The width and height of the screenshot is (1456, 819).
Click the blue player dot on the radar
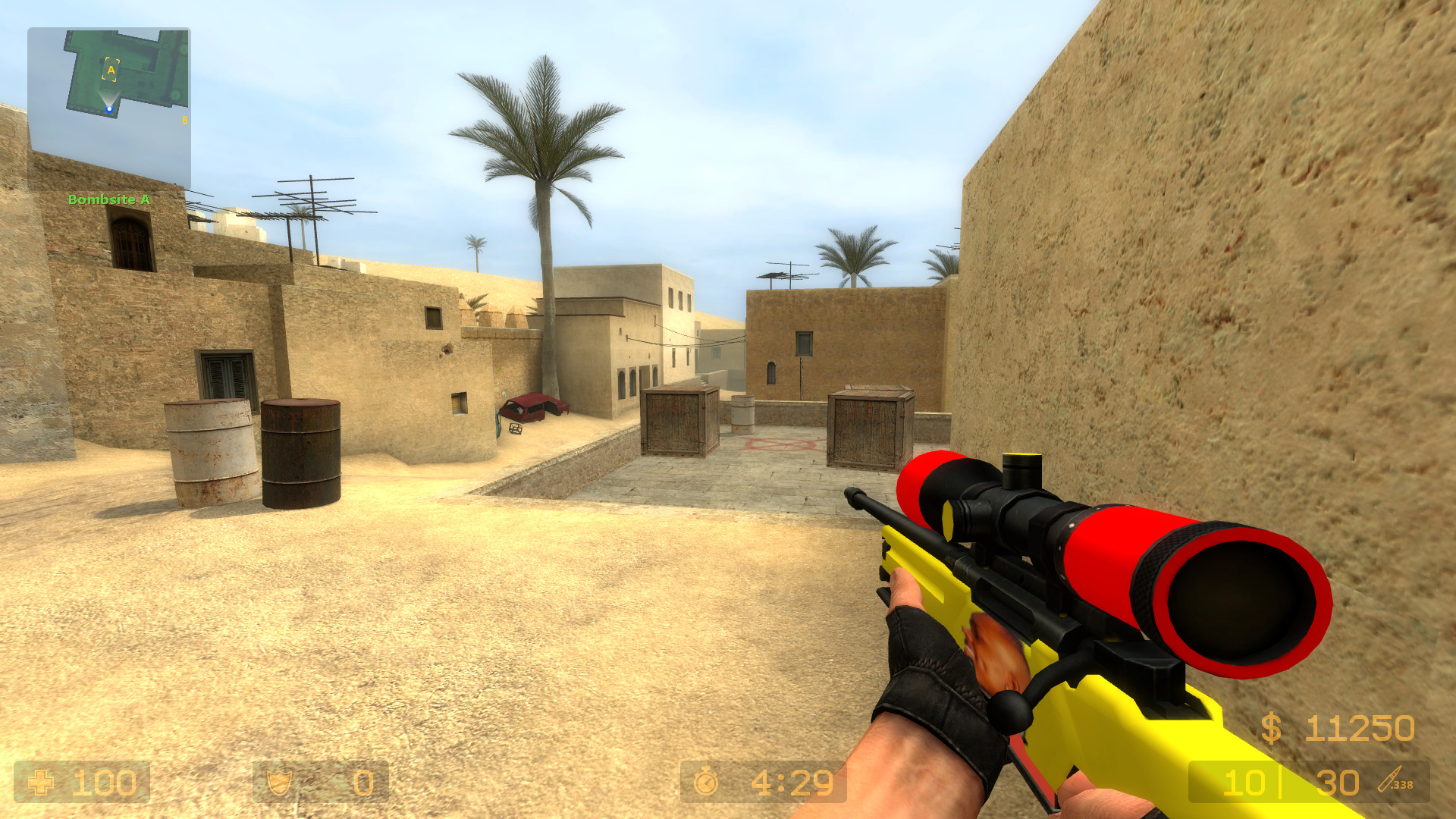[x=109, y=108]
